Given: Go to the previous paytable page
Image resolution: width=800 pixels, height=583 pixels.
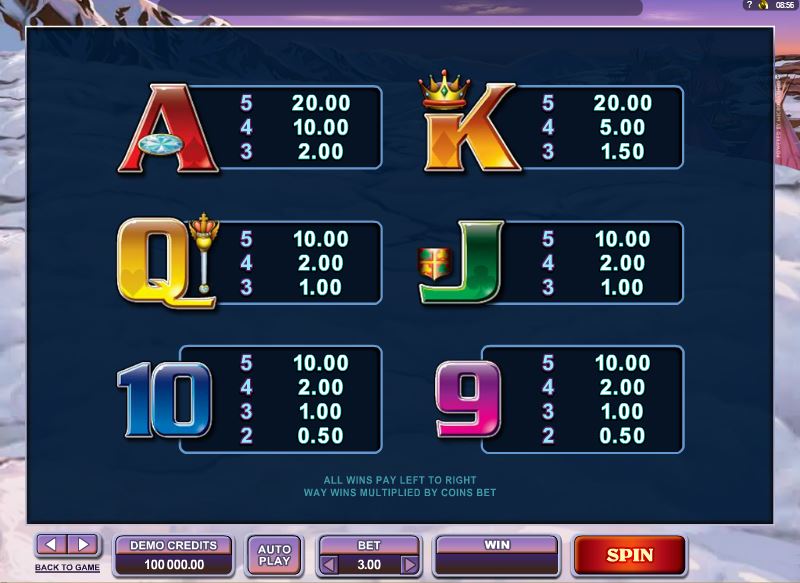Looking at the screenshot, I should coord(51,545).
